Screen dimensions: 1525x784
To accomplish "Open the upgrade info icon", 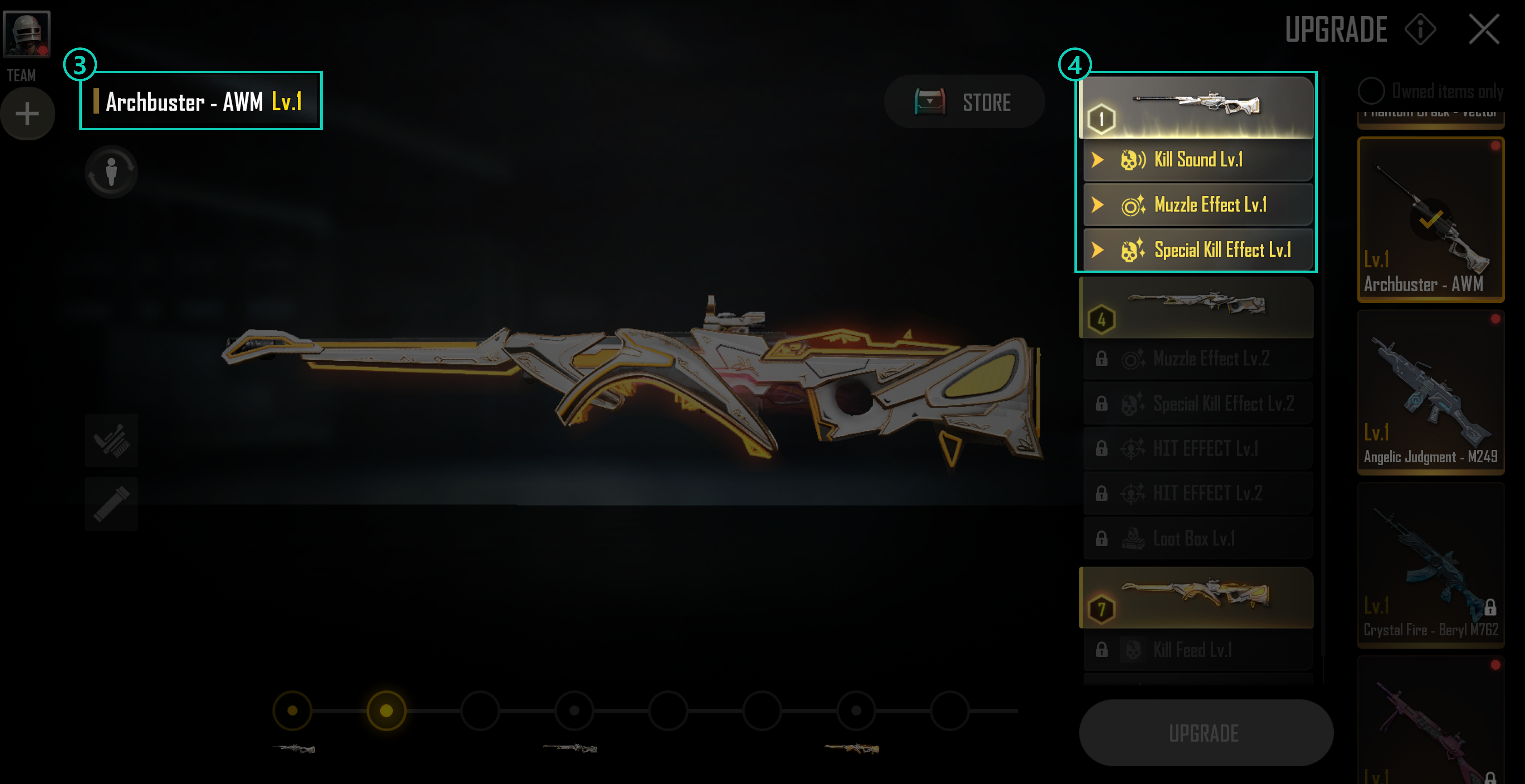I will click(x=1420, y=29).
